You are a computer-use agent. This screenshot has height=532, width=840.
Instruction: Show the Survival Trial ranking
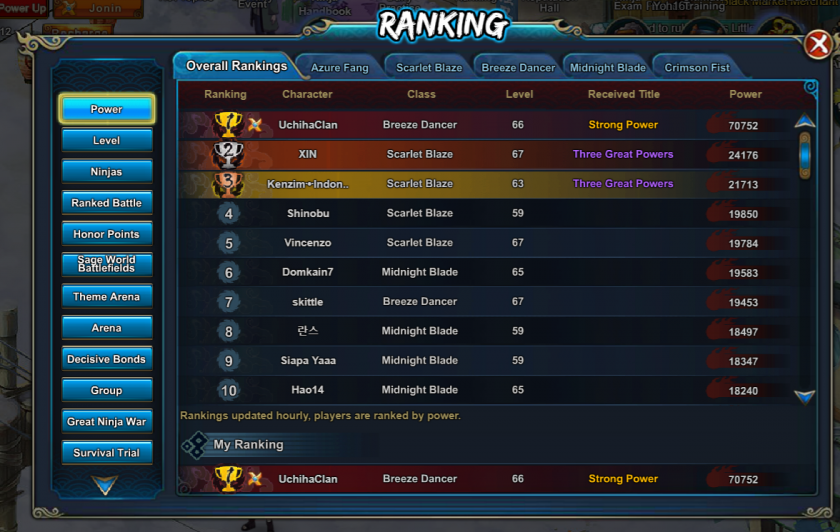tap(107, 453)
